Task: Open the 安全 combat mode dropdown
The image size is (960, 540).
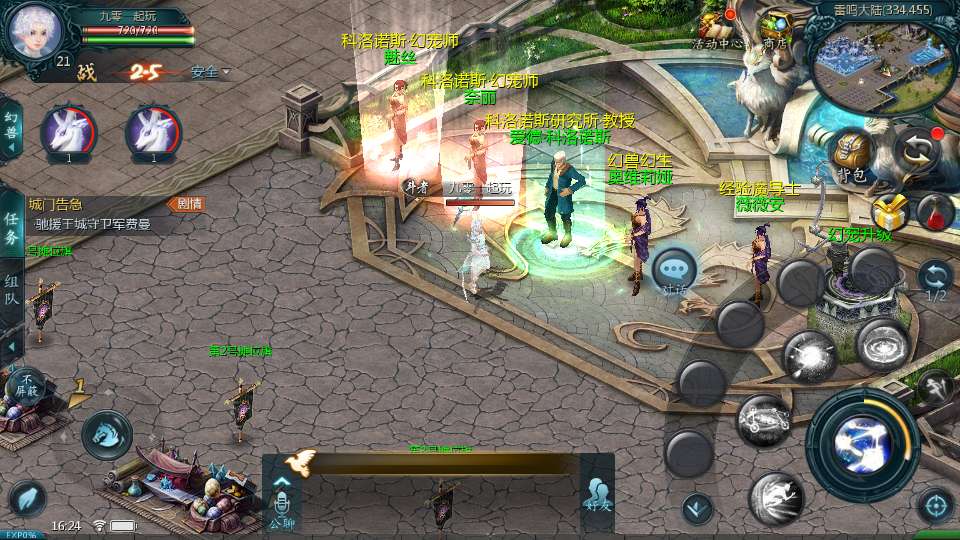Action: click(x=209, y=72)
